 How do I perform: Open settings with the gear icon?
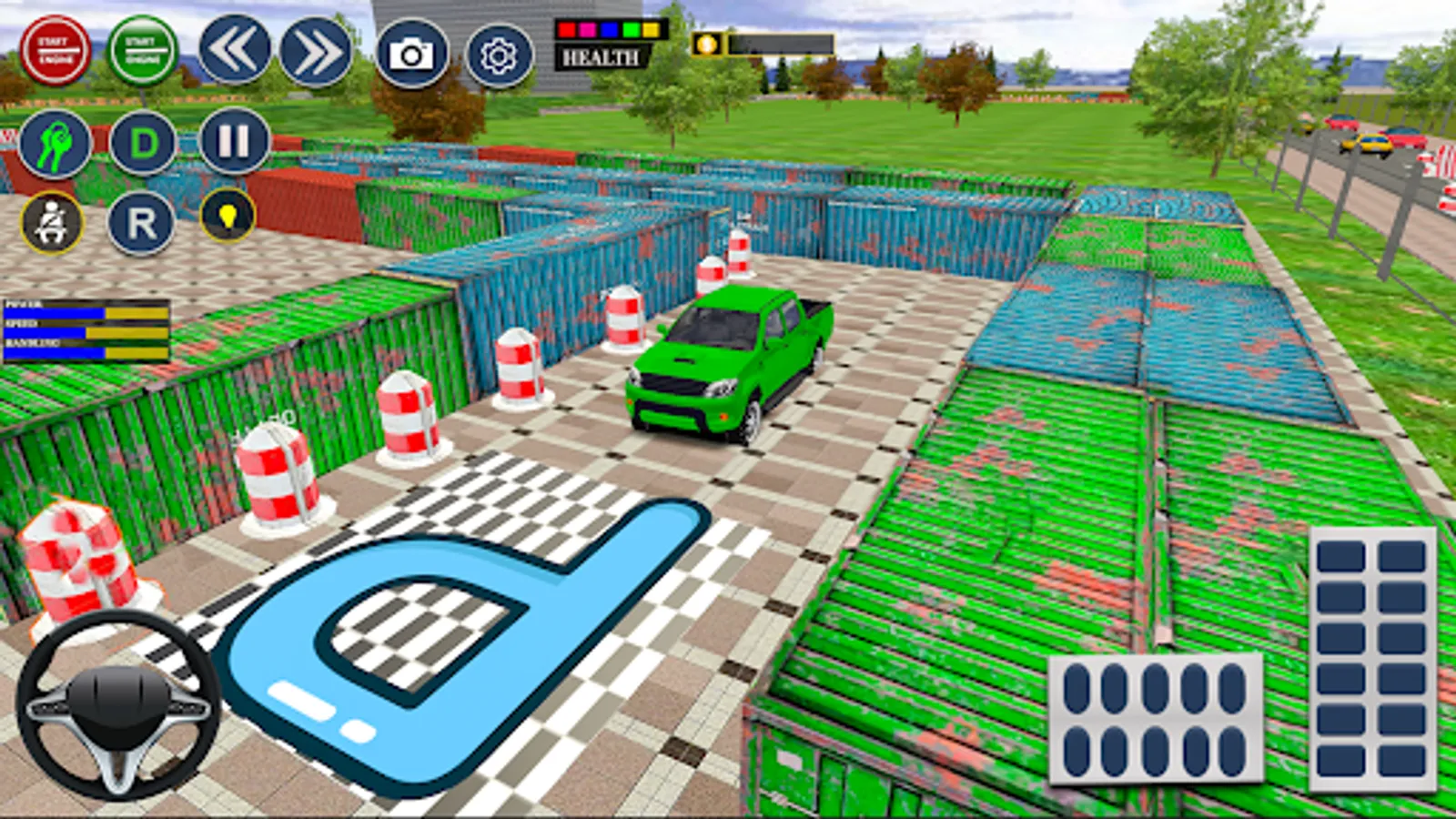[499, 56]
